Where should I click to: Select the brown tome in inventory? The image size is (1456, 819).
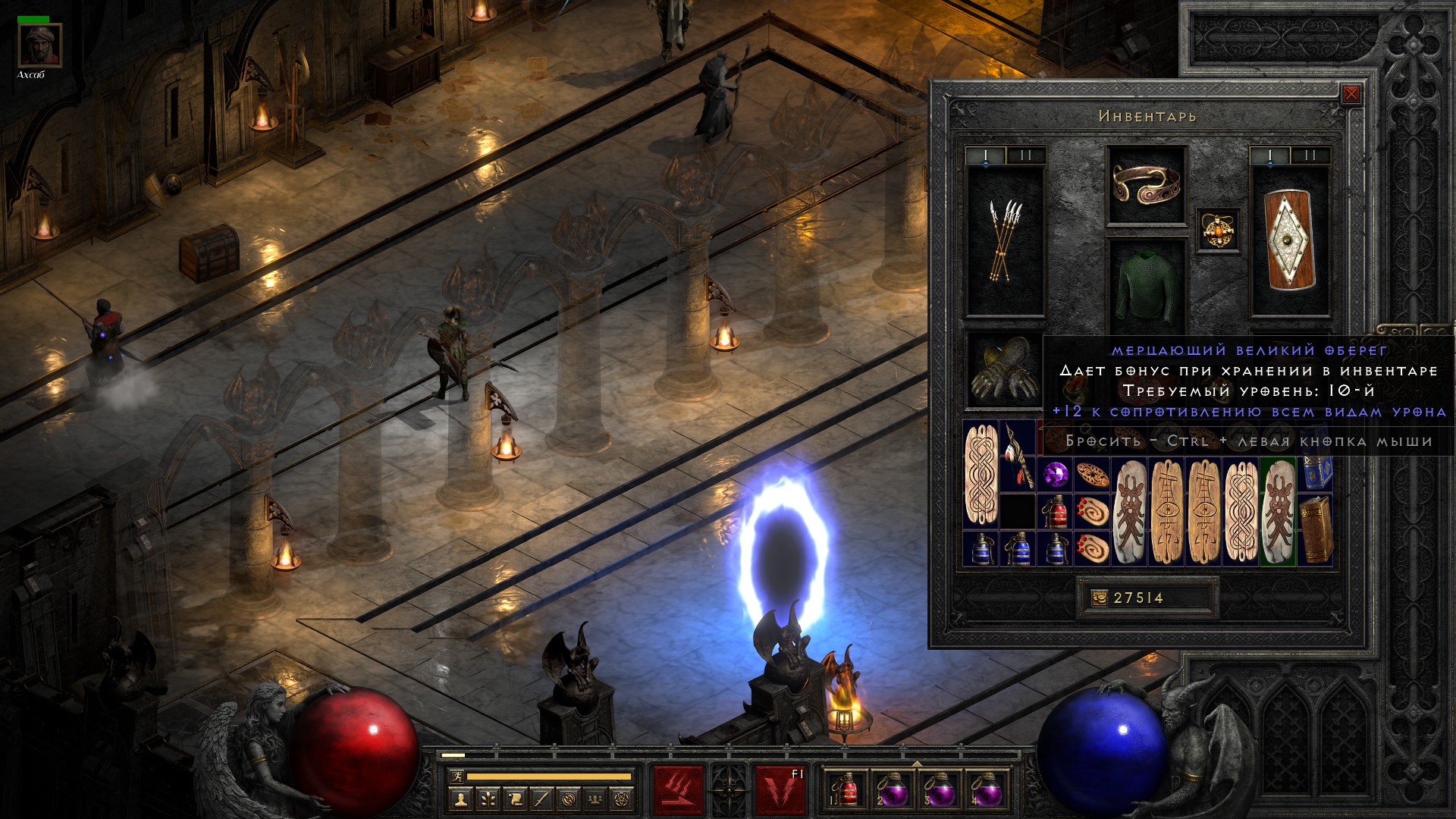click(1316, 531)
